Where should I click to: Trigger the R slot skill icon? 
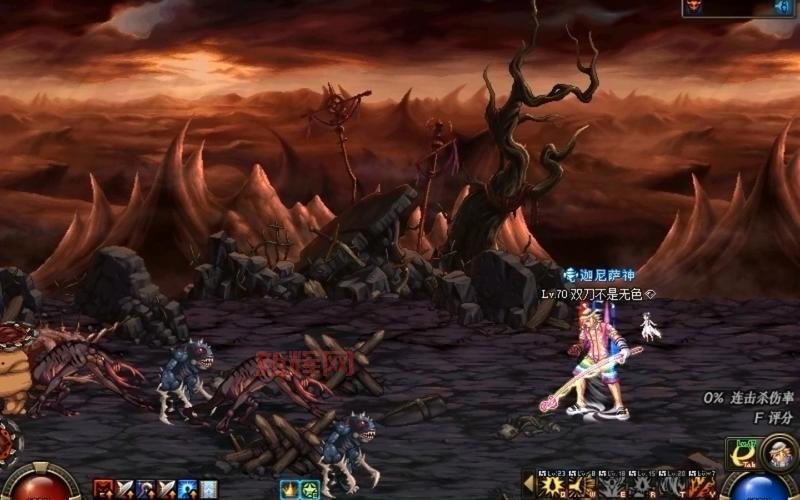tap(642, 487)
